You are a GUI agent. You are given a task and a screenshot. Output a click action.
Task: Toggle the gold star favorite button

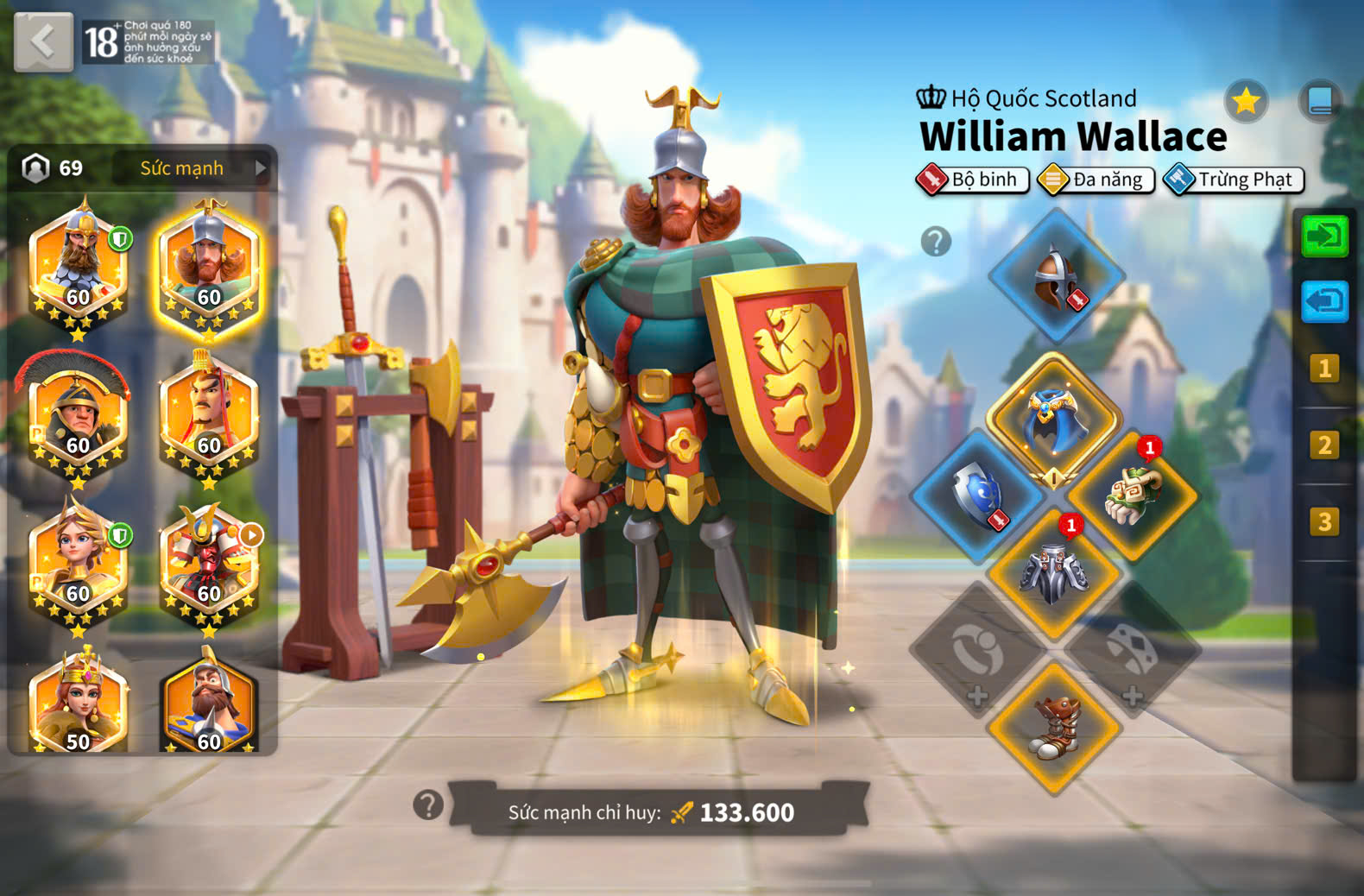pyautogui.click(x=1246, y=102)
